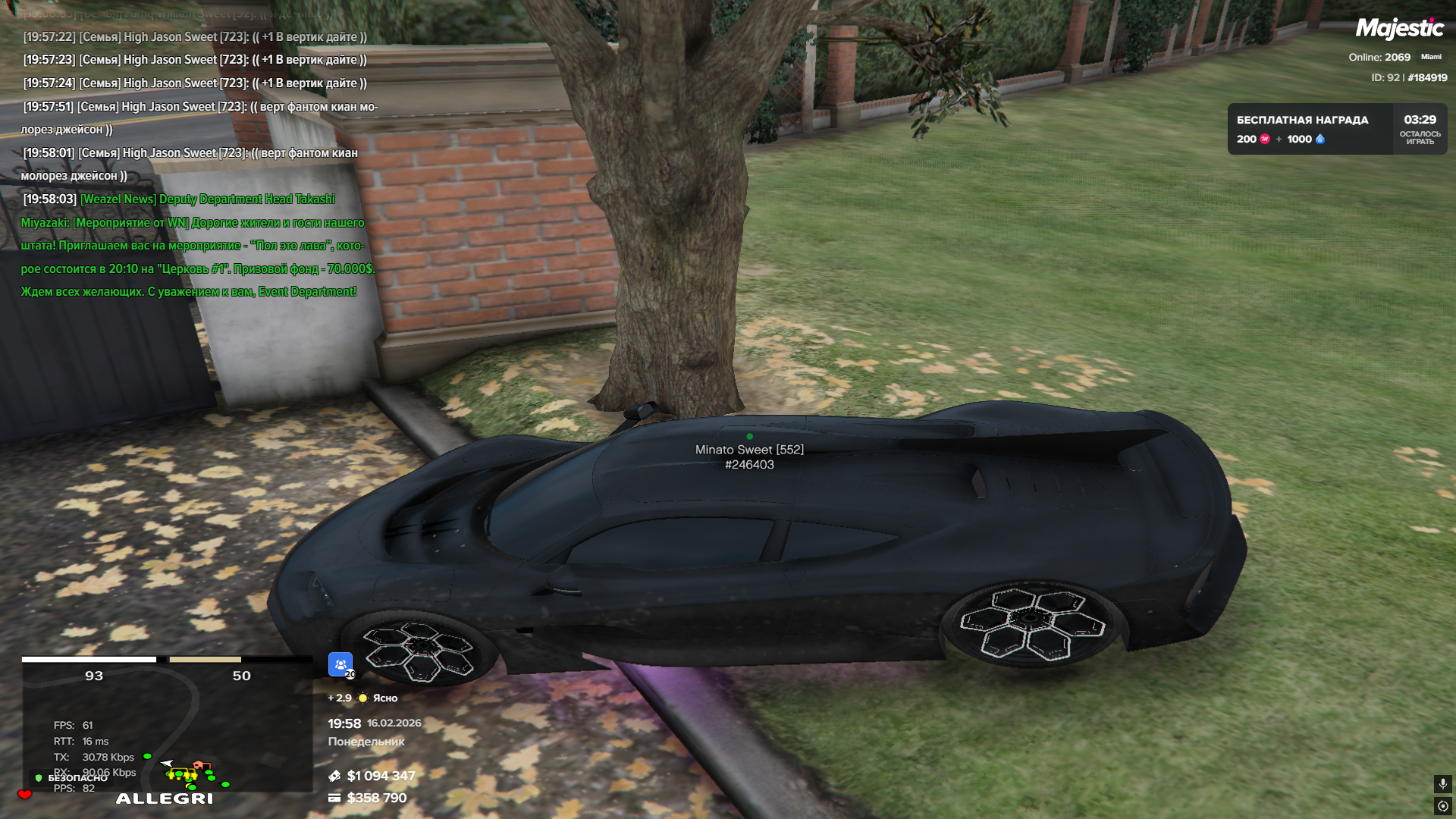The height and width of the screenshot is (819, 1456).
Task: Click the Majestic server logo
Action: (x=1399, y=29)
